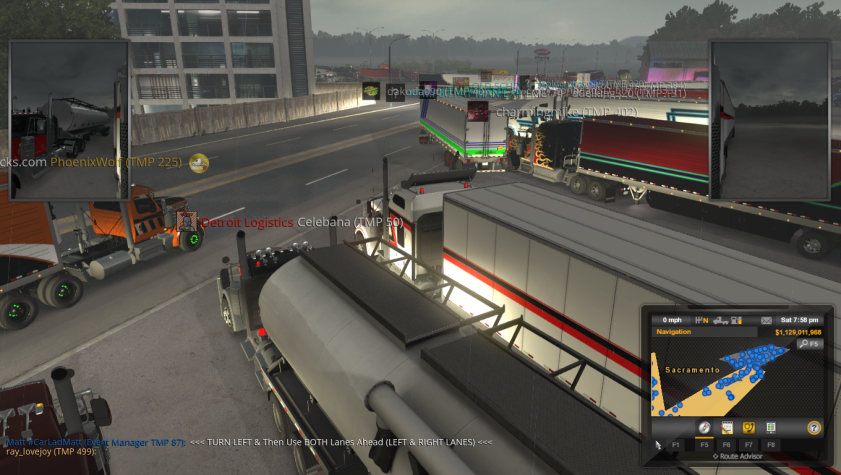Show the green checklist info tab
This screenshot has width=841, height=475.
click(770, 428)
